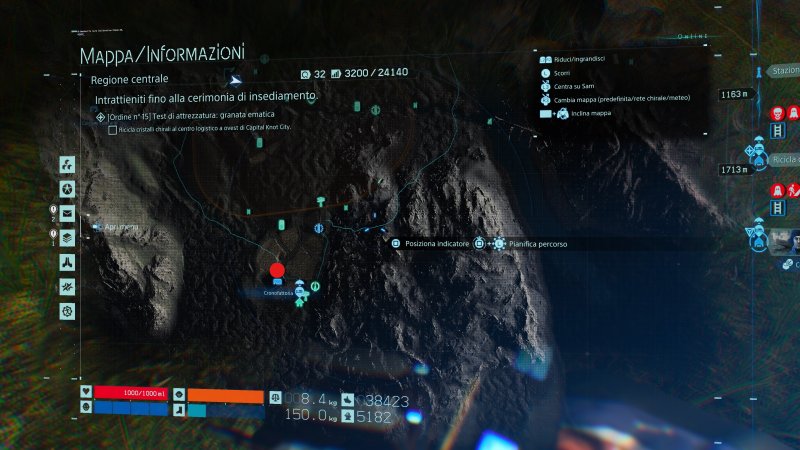This screenshot has height=450, width=800.
Task: Choose the Ricicla destination entry at right
Action: (x=785, y=159)
